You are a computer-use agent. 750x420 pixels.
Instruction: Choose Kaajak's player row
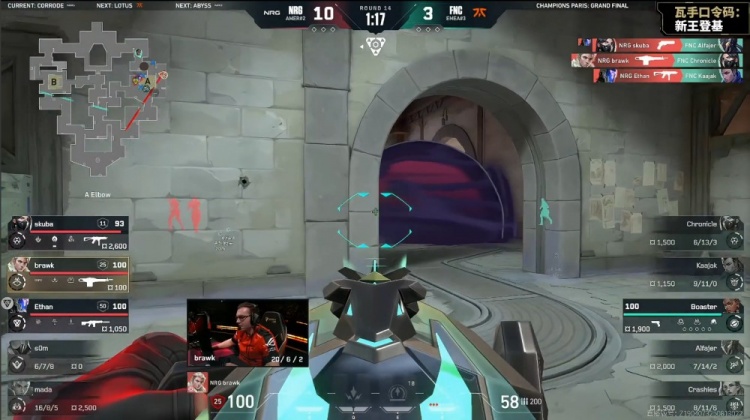pos(684,273)
